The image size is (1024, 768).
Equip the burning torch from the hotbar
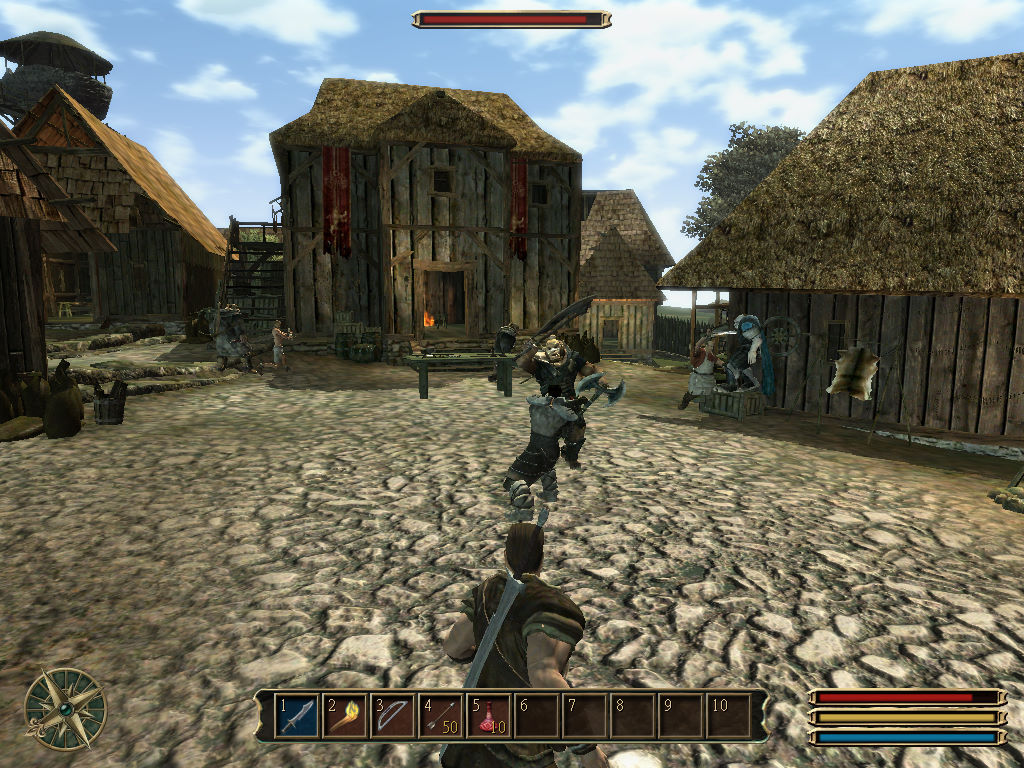345,716
